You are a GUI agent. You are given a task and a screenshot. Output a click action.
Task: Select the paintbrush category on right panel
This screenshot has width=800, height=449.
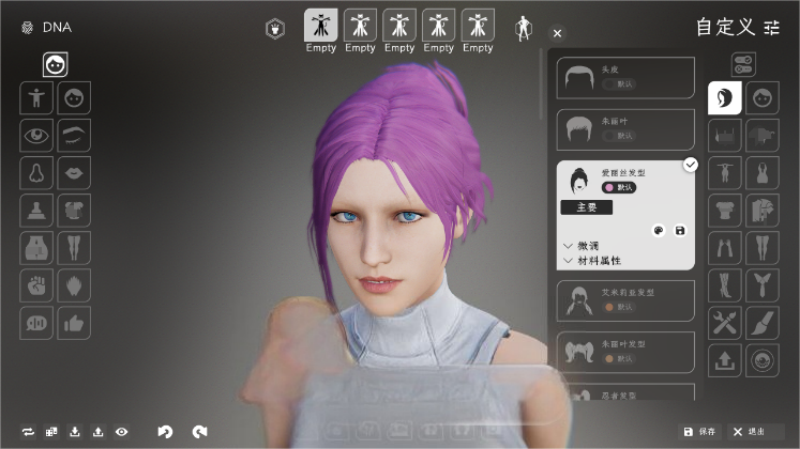point(762,322)
